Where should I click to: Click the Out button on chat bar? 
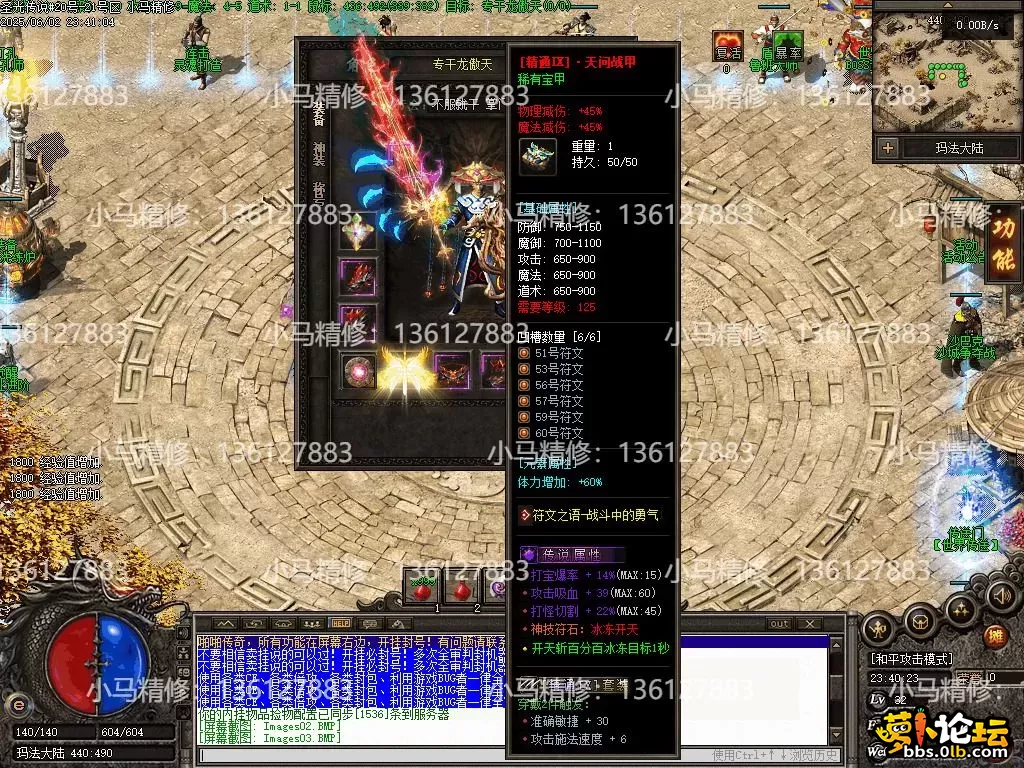pyautogui.click(x=779, y=624)
